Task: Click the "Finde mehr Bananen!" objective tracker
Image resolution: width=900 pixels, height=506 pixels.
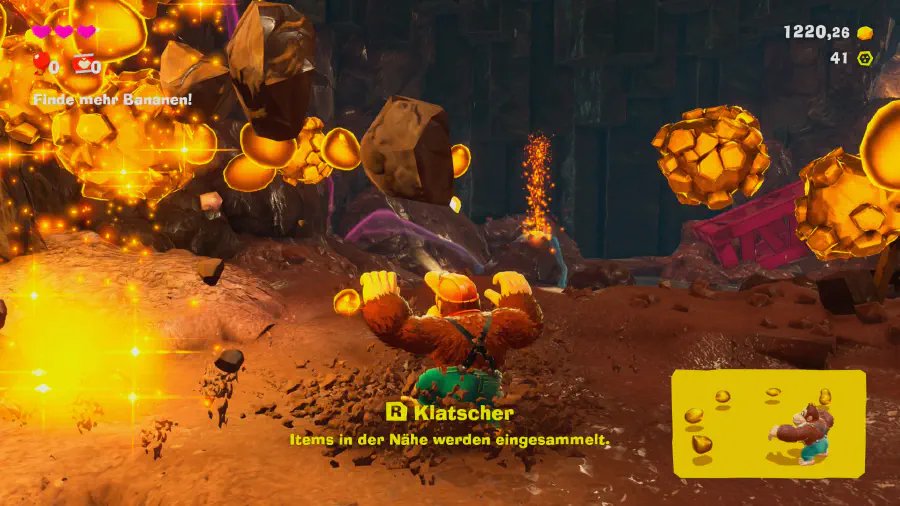Action: pyautogui.click(x=112, y=99)
